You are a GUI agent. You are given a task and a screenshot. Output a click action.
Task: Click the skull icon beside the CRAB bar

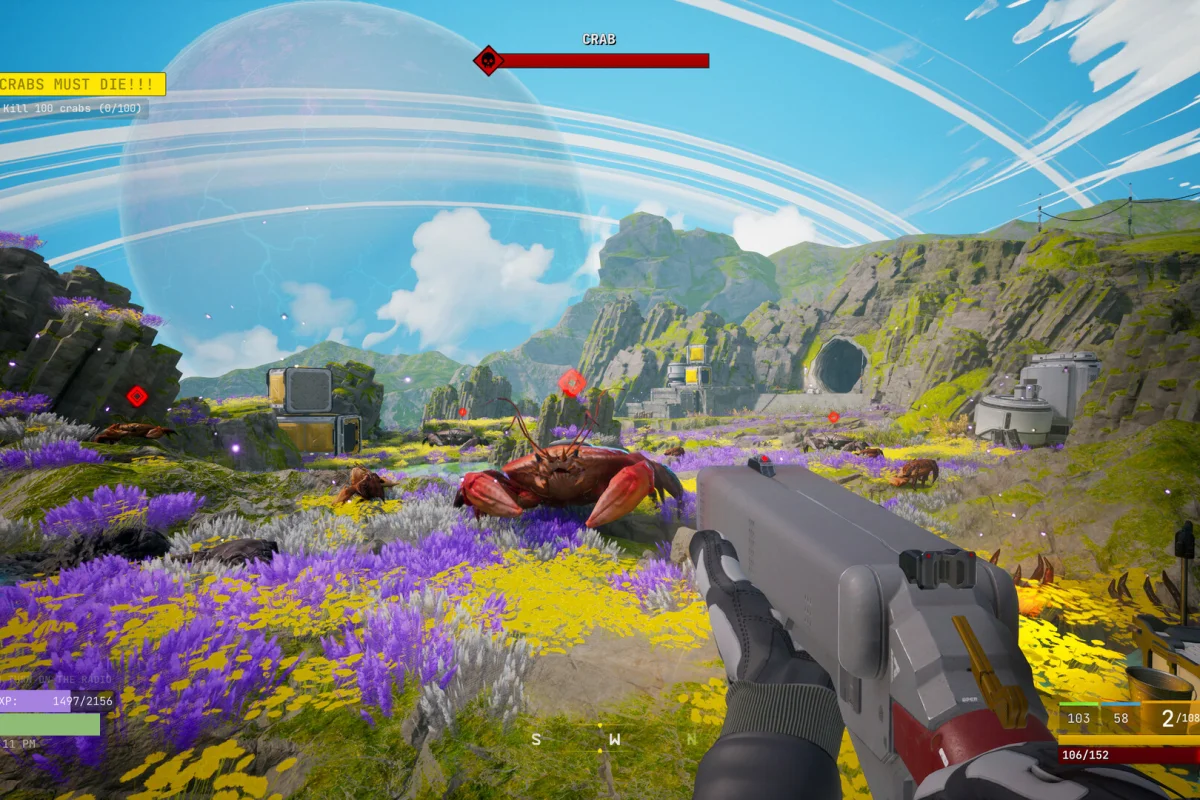488,60
